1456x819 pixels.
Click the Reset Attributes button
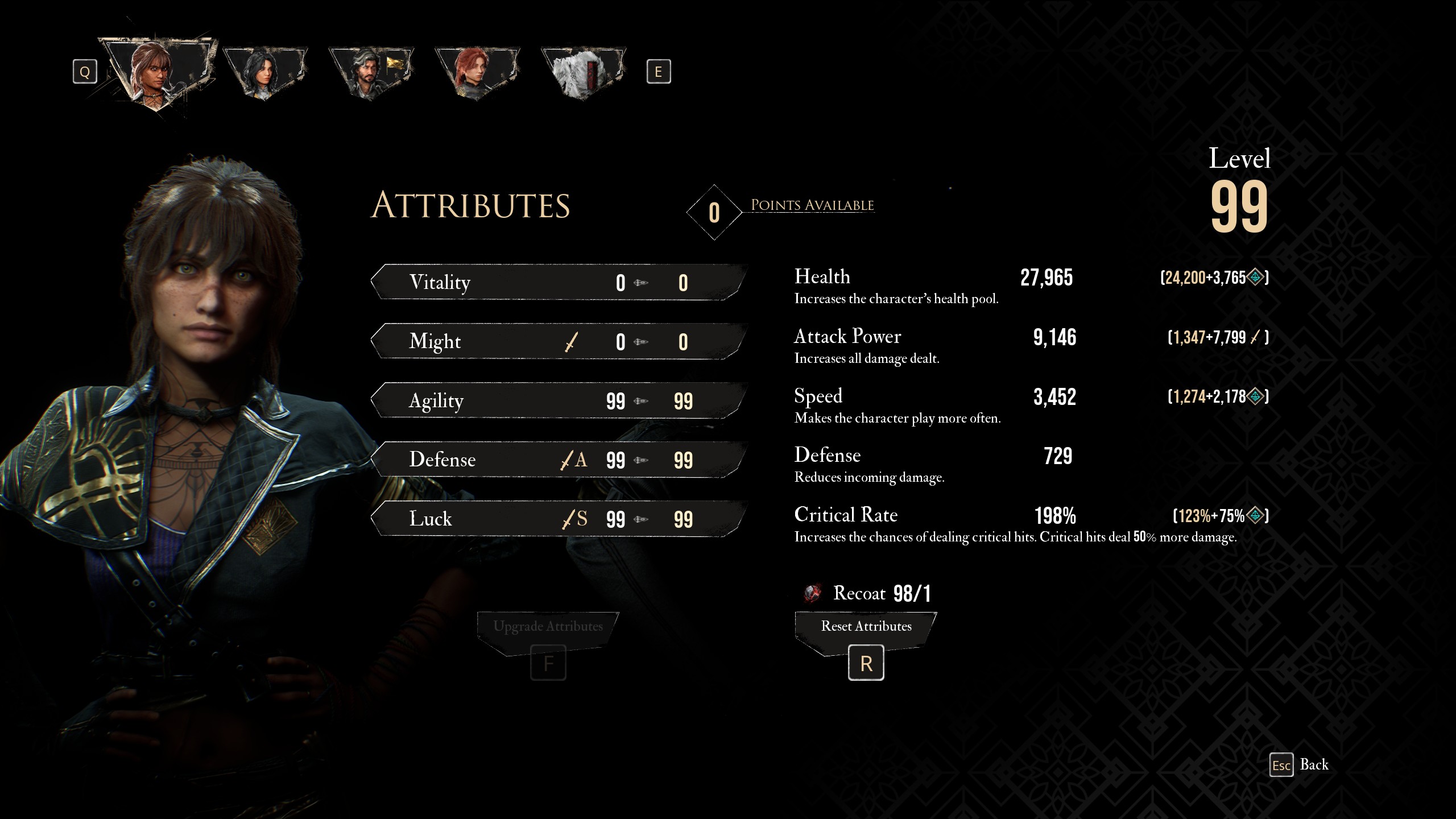865,626
